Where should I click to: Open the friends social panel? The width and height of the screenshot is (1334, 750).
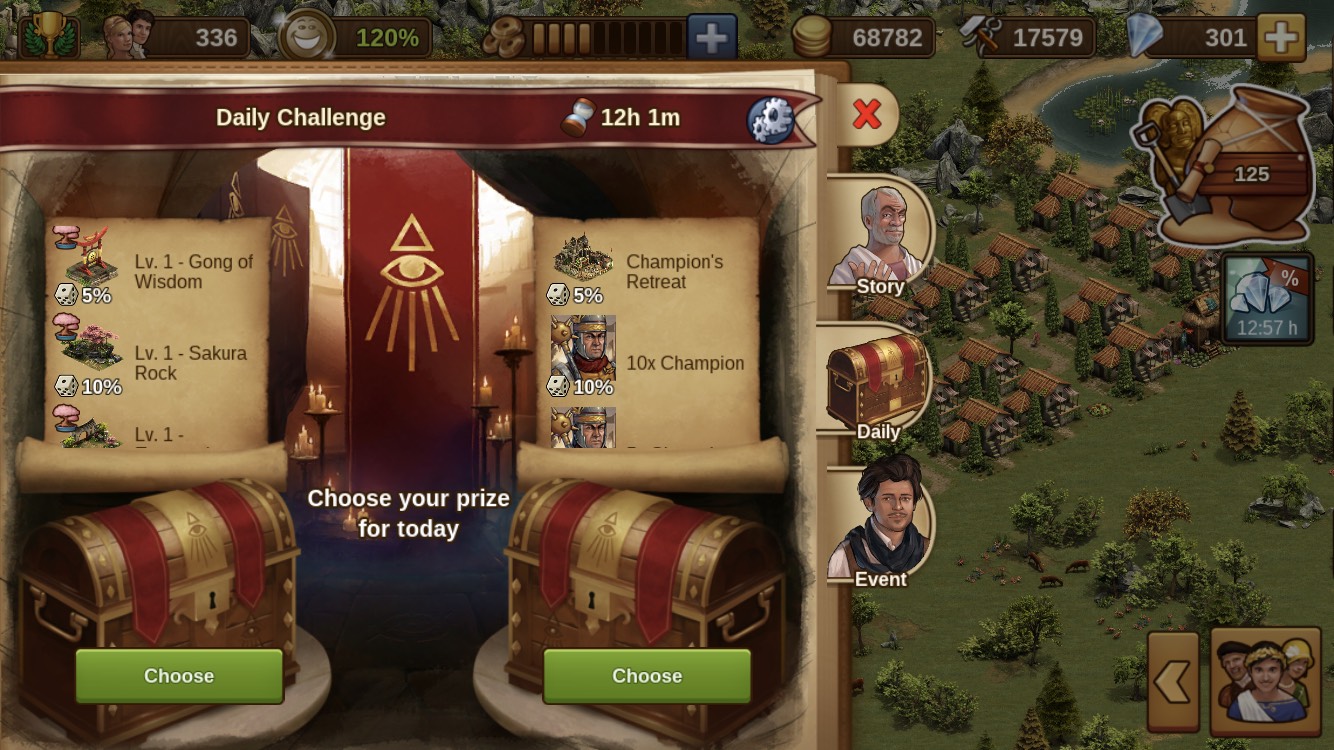pyautogui.click(x=1265, y=682)
